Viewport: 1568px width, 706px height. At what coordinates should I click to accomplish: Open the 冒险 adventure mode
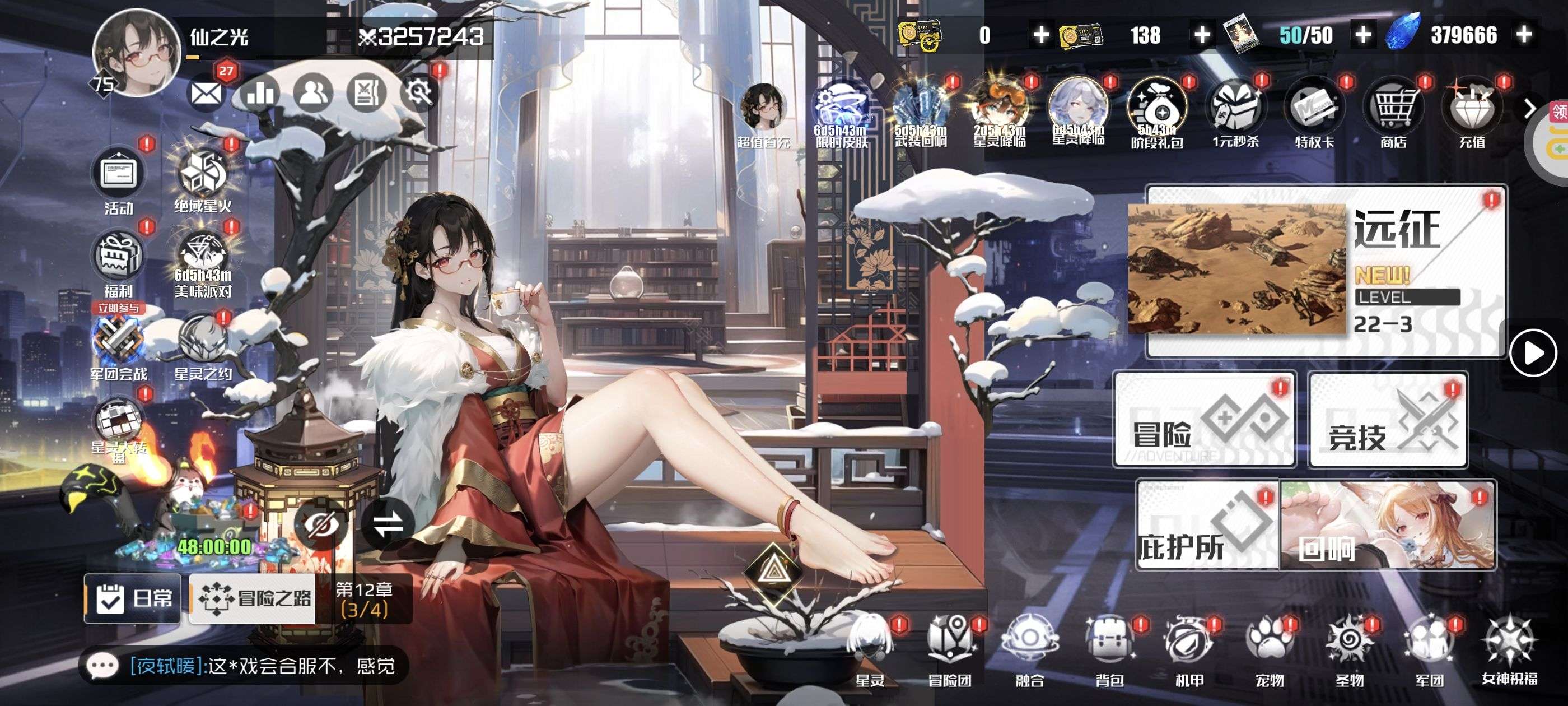(x=1204, y=420)
